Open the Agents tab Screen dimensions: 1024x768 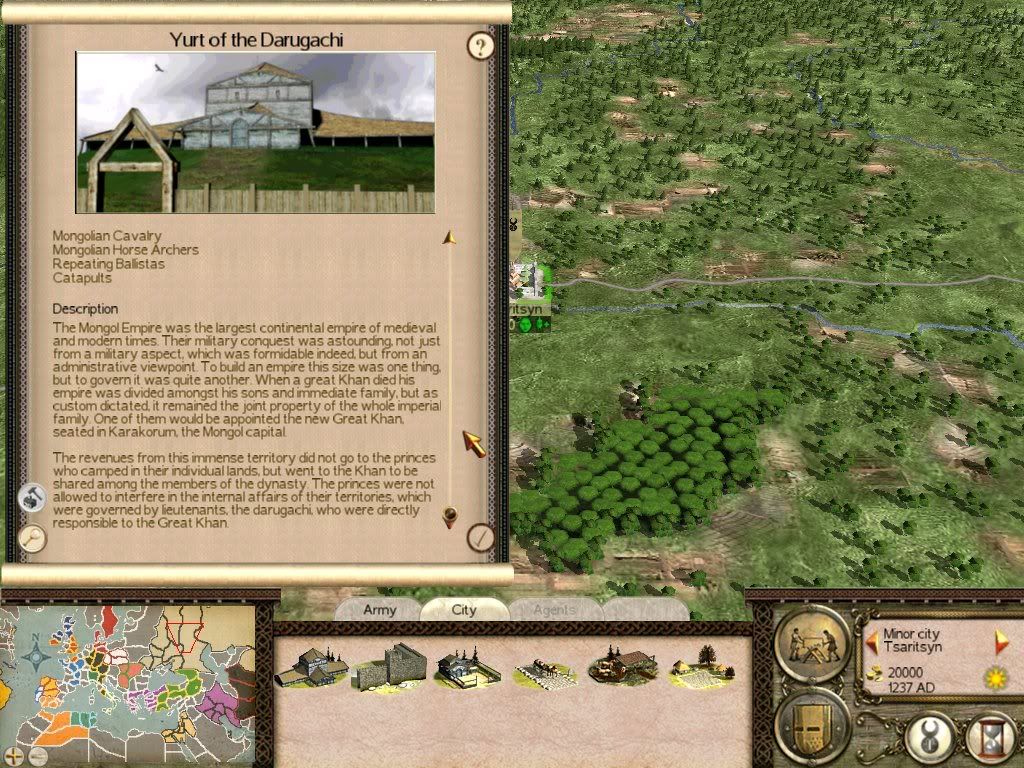[553, 610]
